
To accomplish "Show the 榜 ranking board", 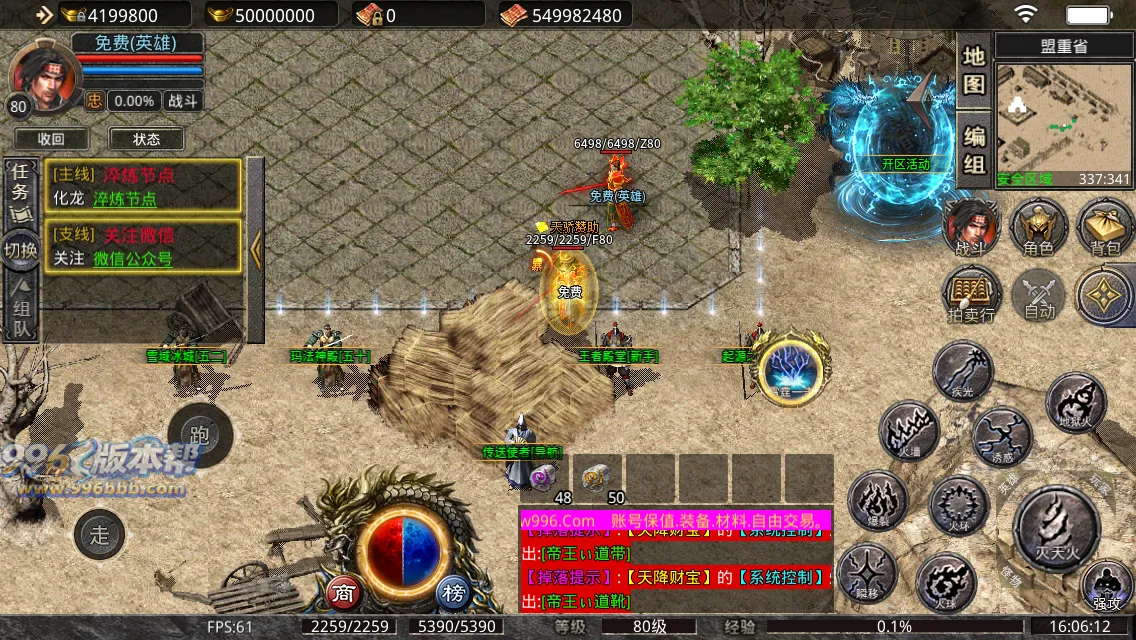I will [x=454, y=593].
